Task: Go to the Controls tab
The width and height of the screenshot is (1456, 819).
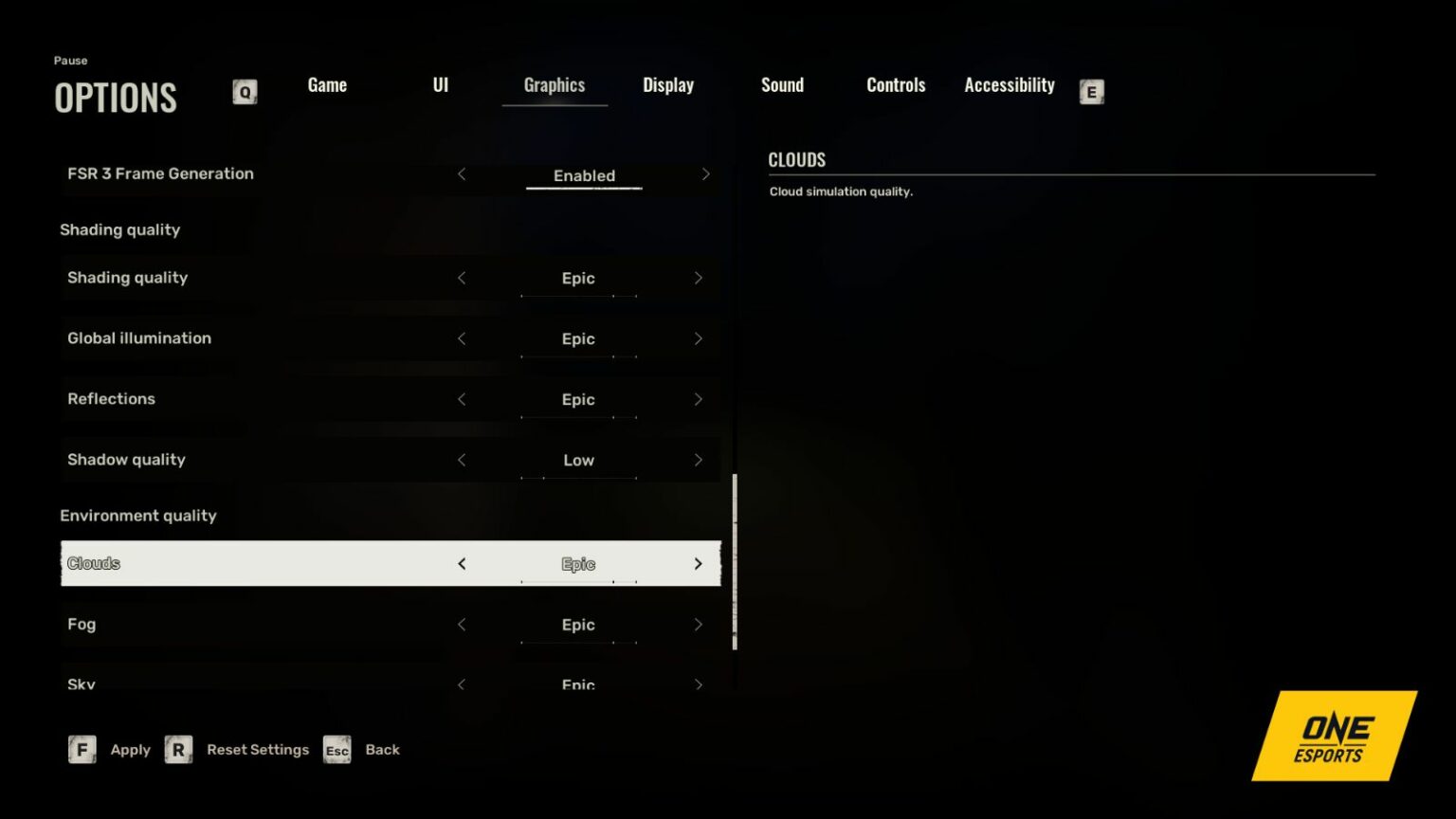Action: [895, 84]
